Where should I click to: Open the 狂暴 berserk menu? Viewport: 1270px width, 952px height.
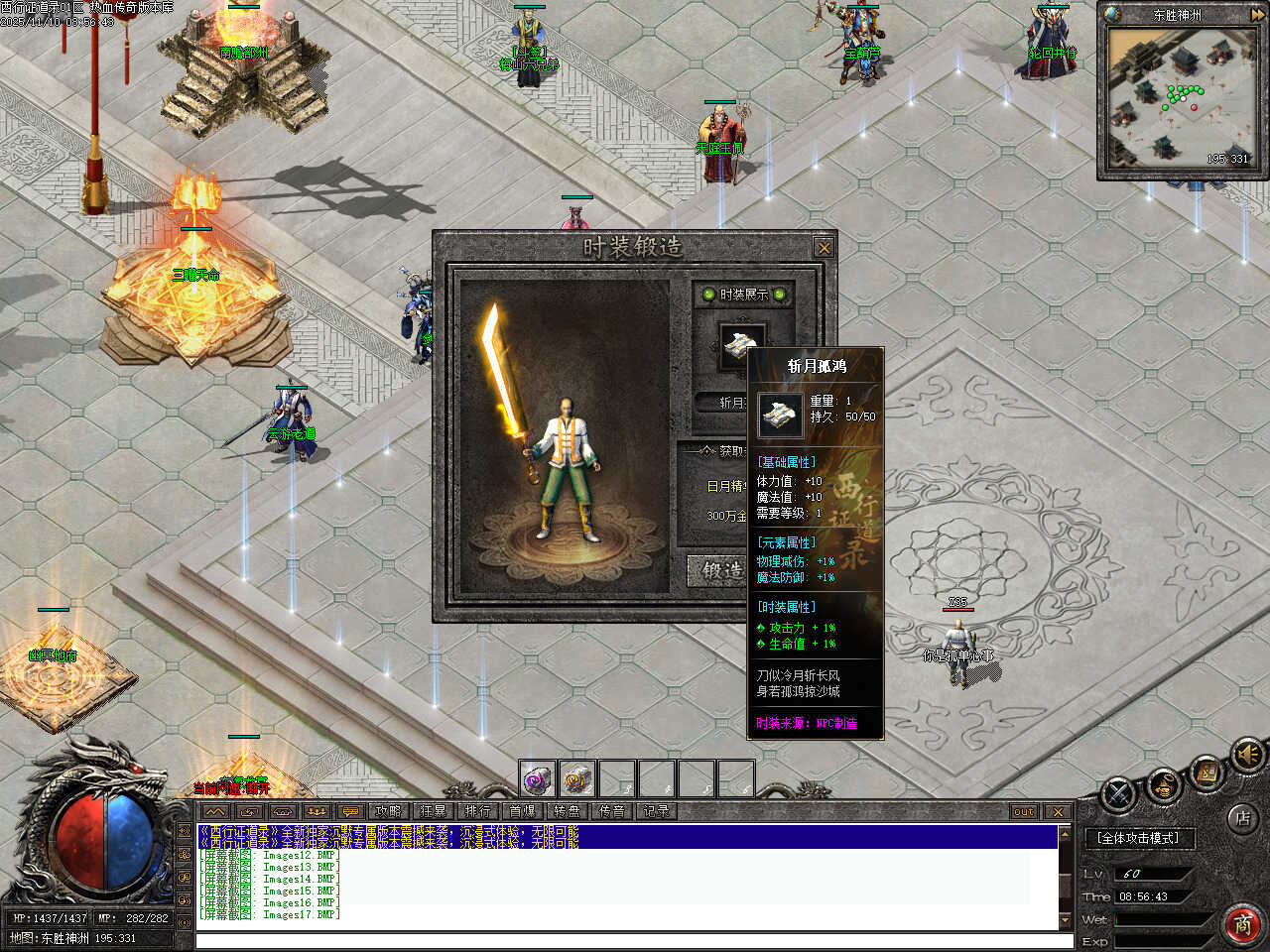(x=433, y=811)
